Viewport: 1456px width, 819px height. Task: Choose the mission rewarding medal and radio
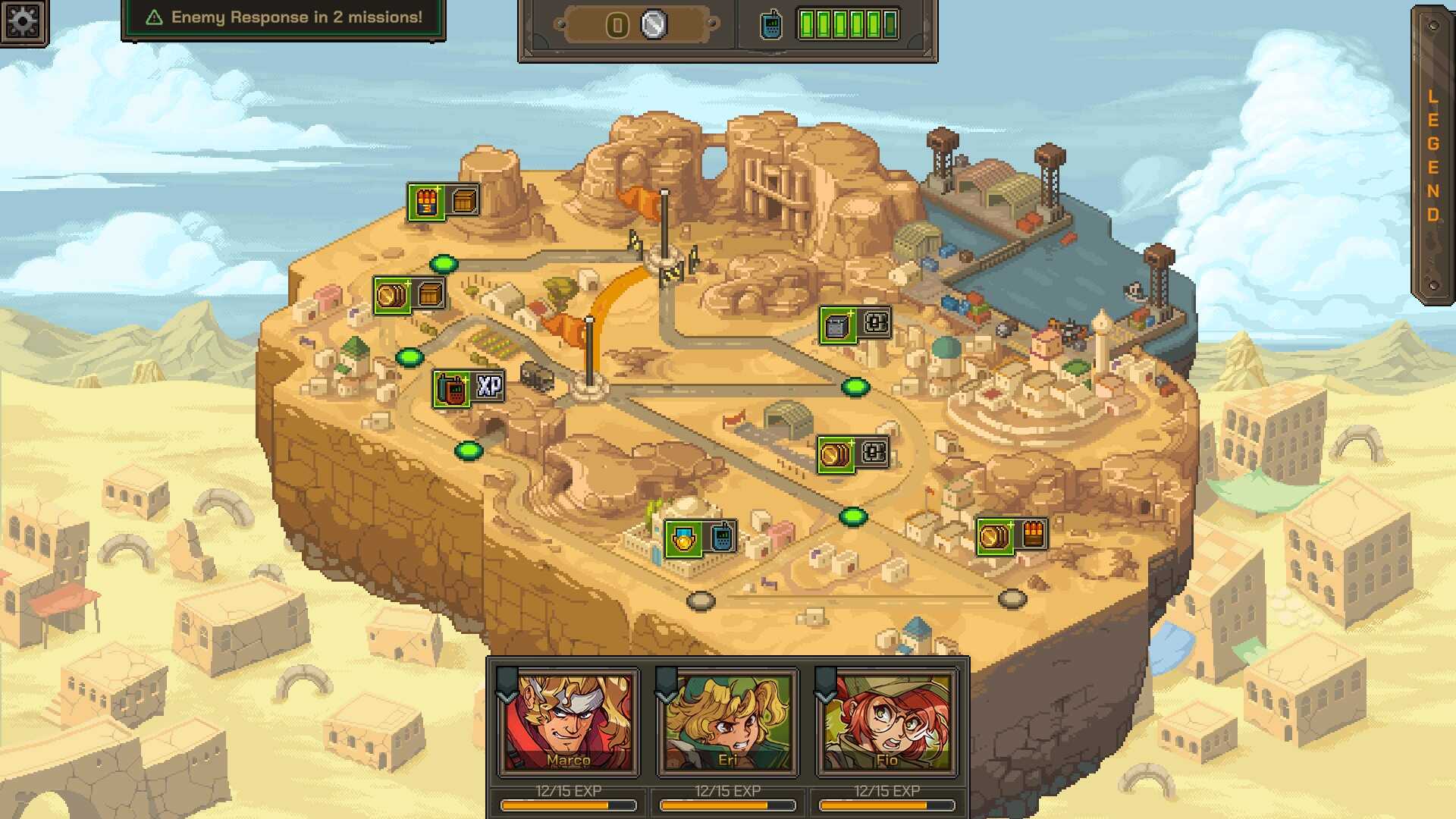click(x=701, y=538)
